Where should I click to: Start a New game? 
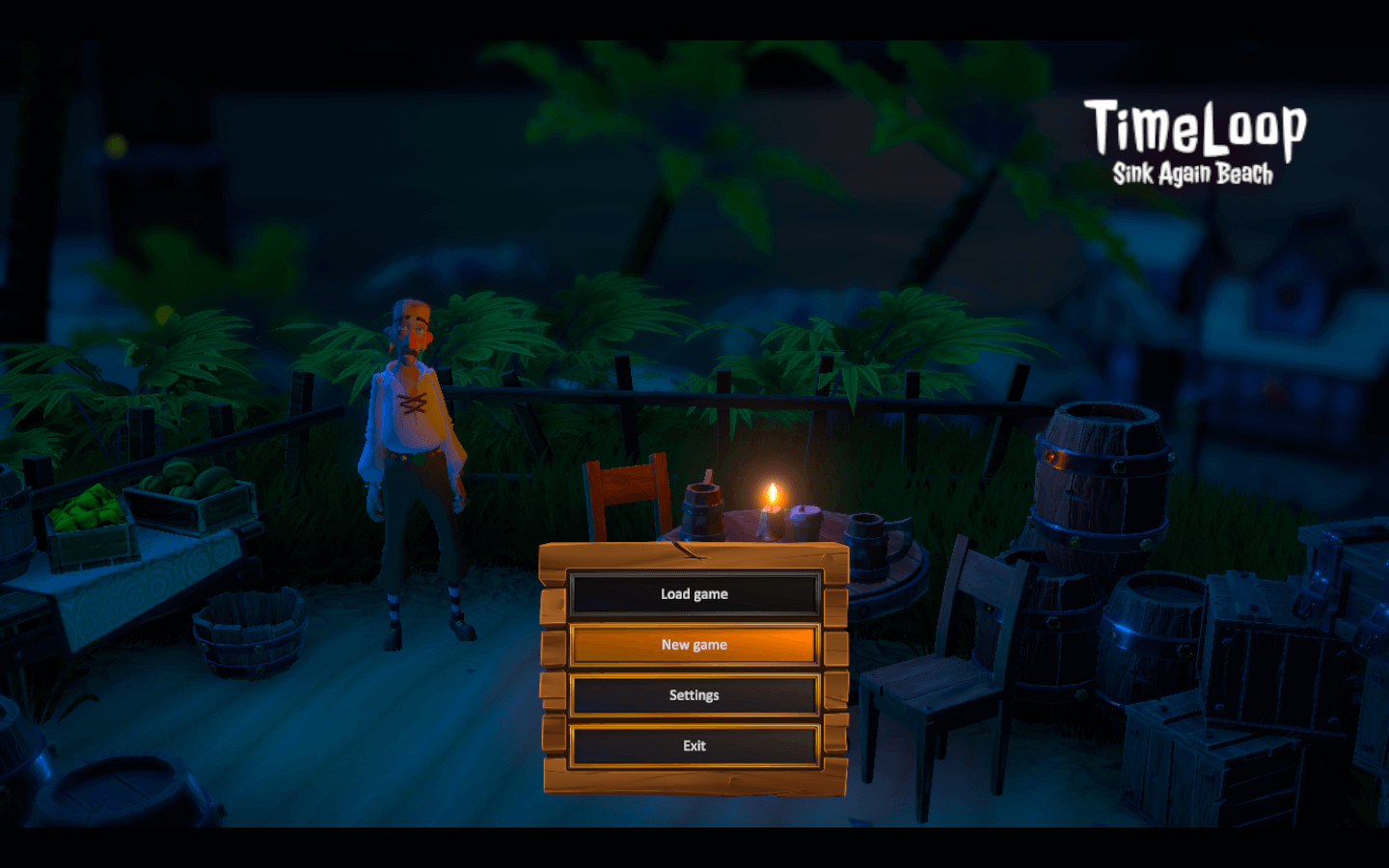coord(694,645)
